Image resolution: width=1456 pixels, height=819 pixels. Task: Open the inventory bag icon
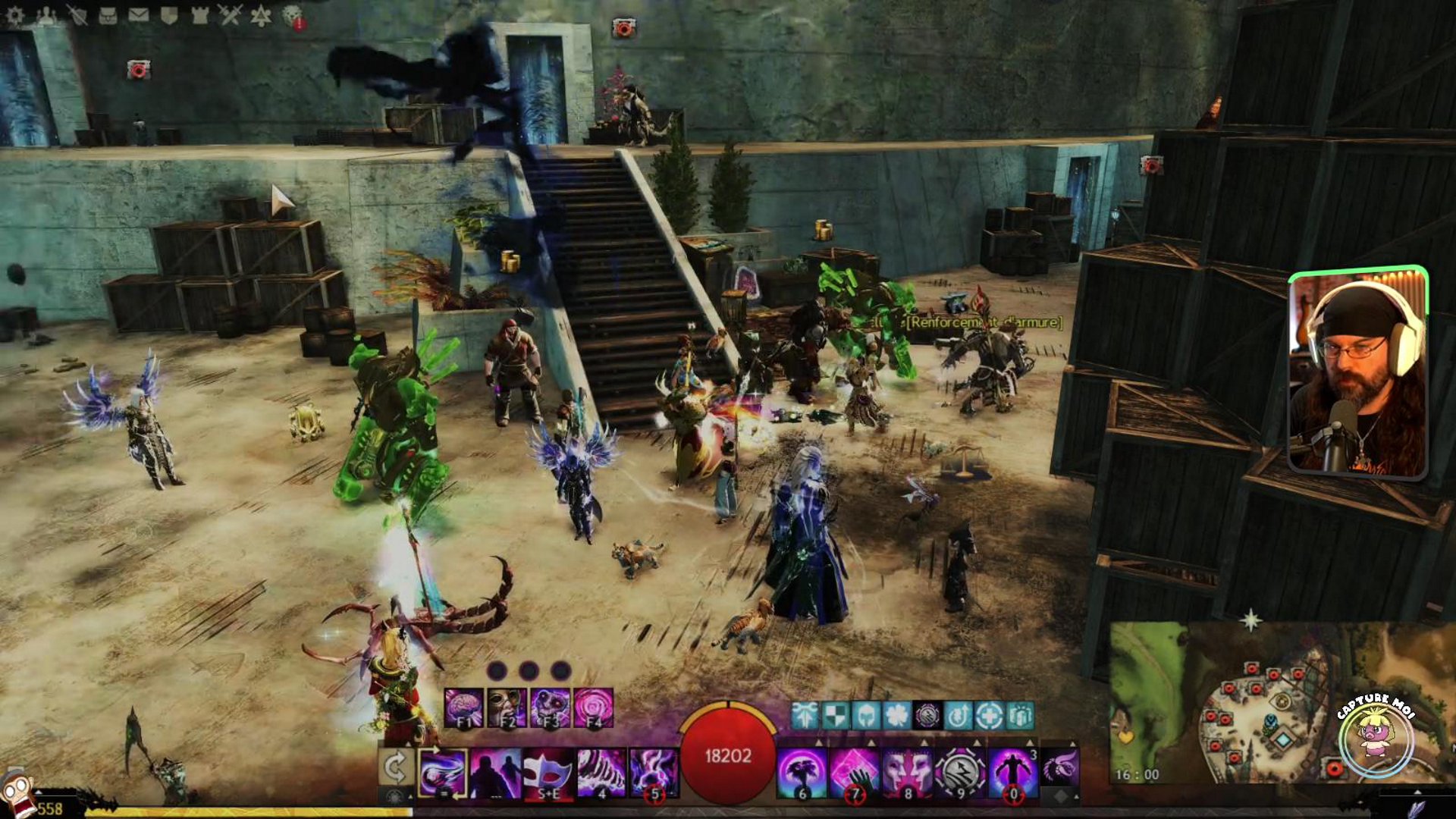[108, 15]
